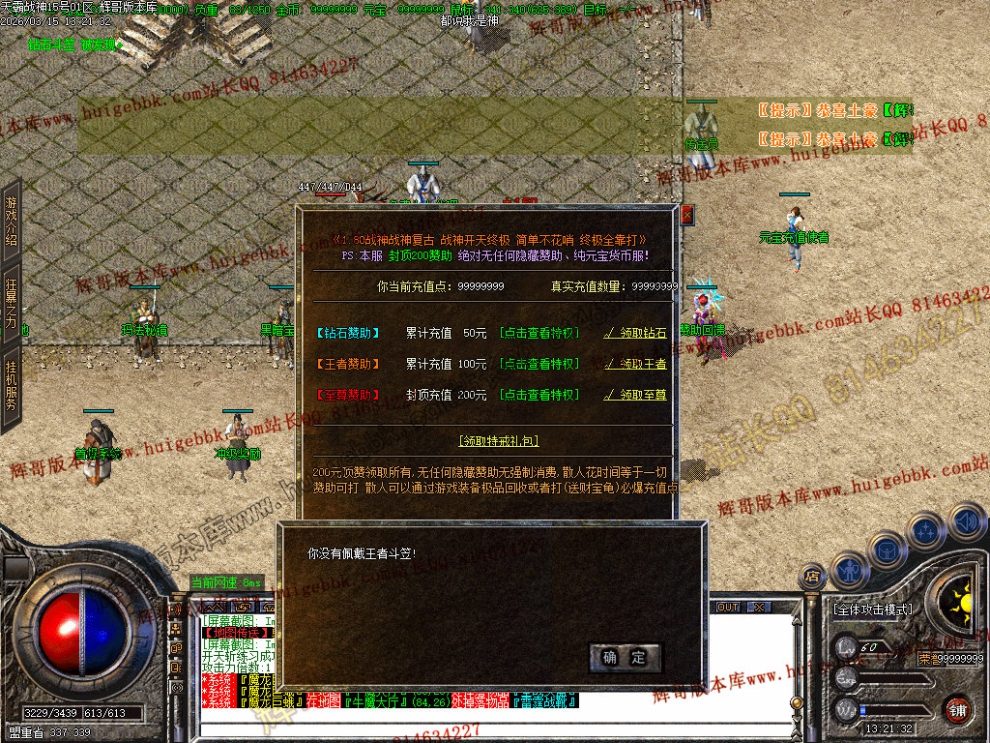Switch the 全体攻击模式 attack mode label
The image size is (990, 743).
pyautogui.click(x=871, y=609)
